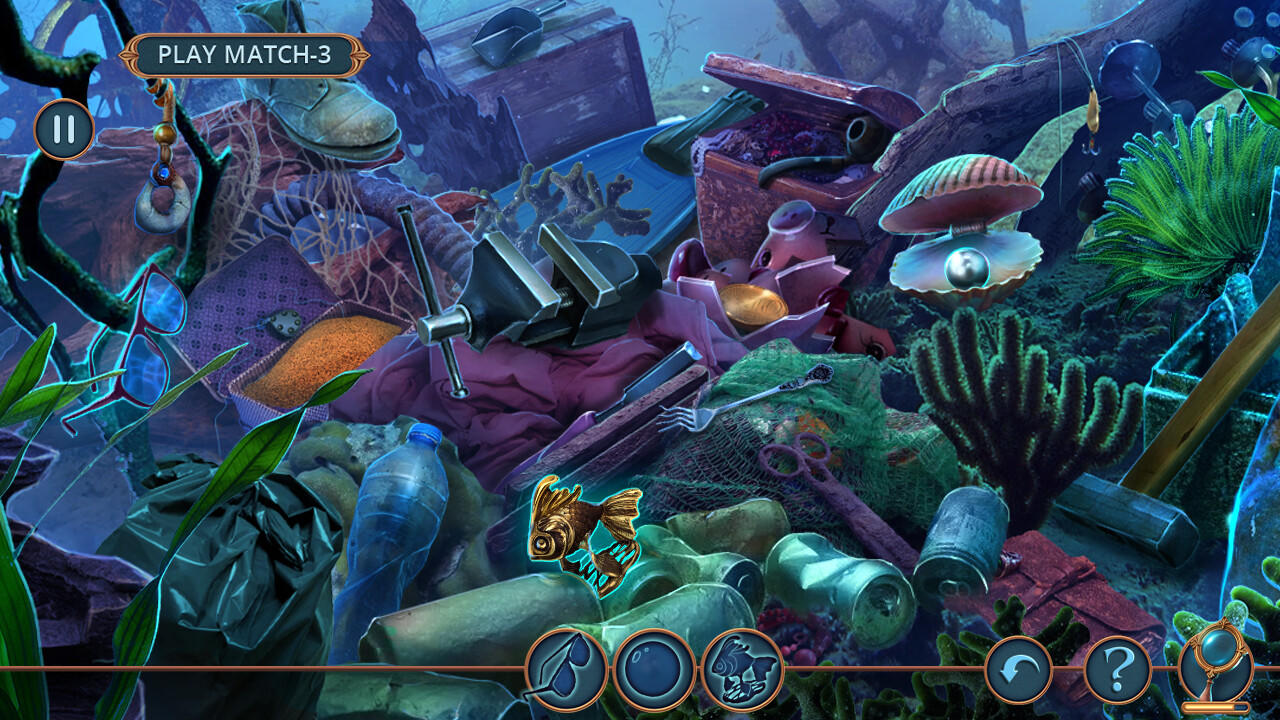Select the goldfish silhouette slot
The width and height of the screenshot is (1280, 720).
742,669
